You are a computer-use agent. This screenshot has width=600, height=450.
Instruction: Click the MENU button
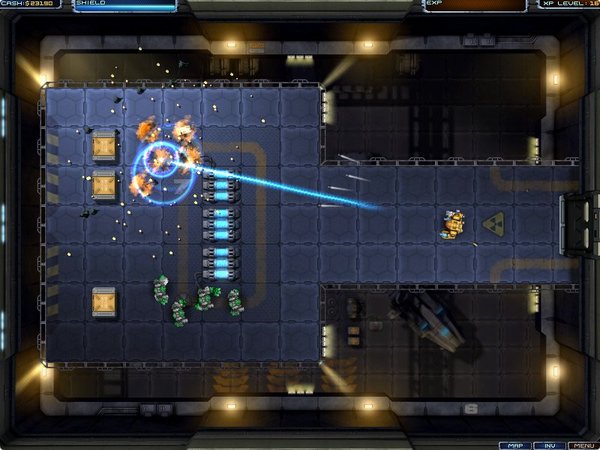click(583, 444)
